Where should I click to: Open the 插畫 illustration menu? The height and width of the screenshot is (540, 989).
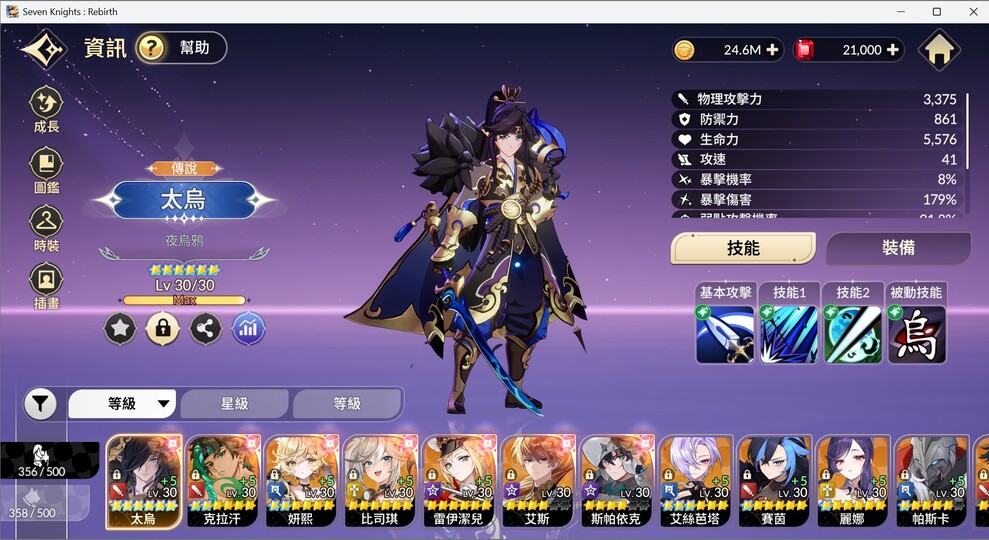46,285
